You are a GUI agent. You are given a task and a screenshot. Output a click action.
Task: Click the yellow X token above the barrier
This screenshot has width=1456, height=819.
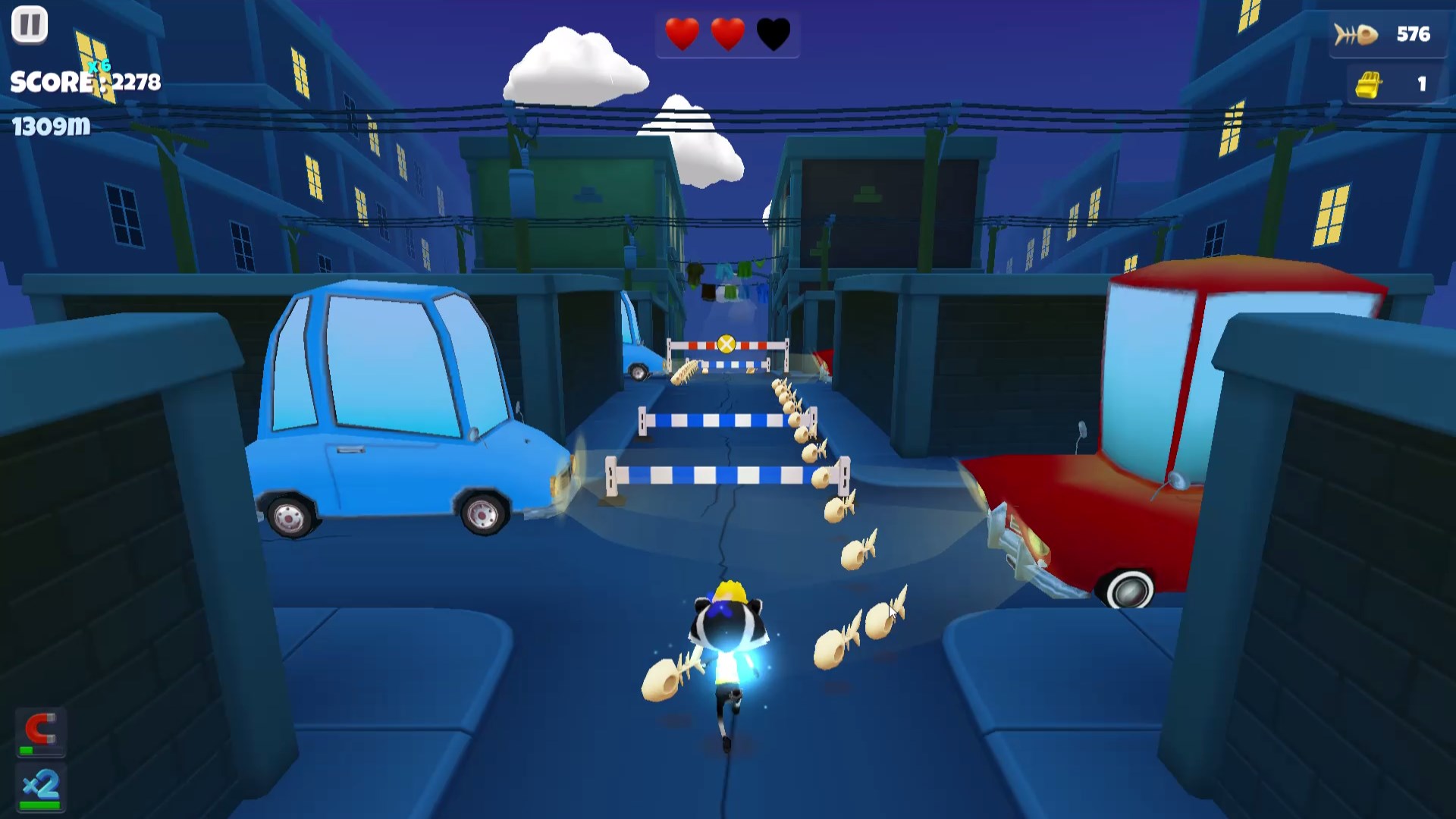point(727,343)
